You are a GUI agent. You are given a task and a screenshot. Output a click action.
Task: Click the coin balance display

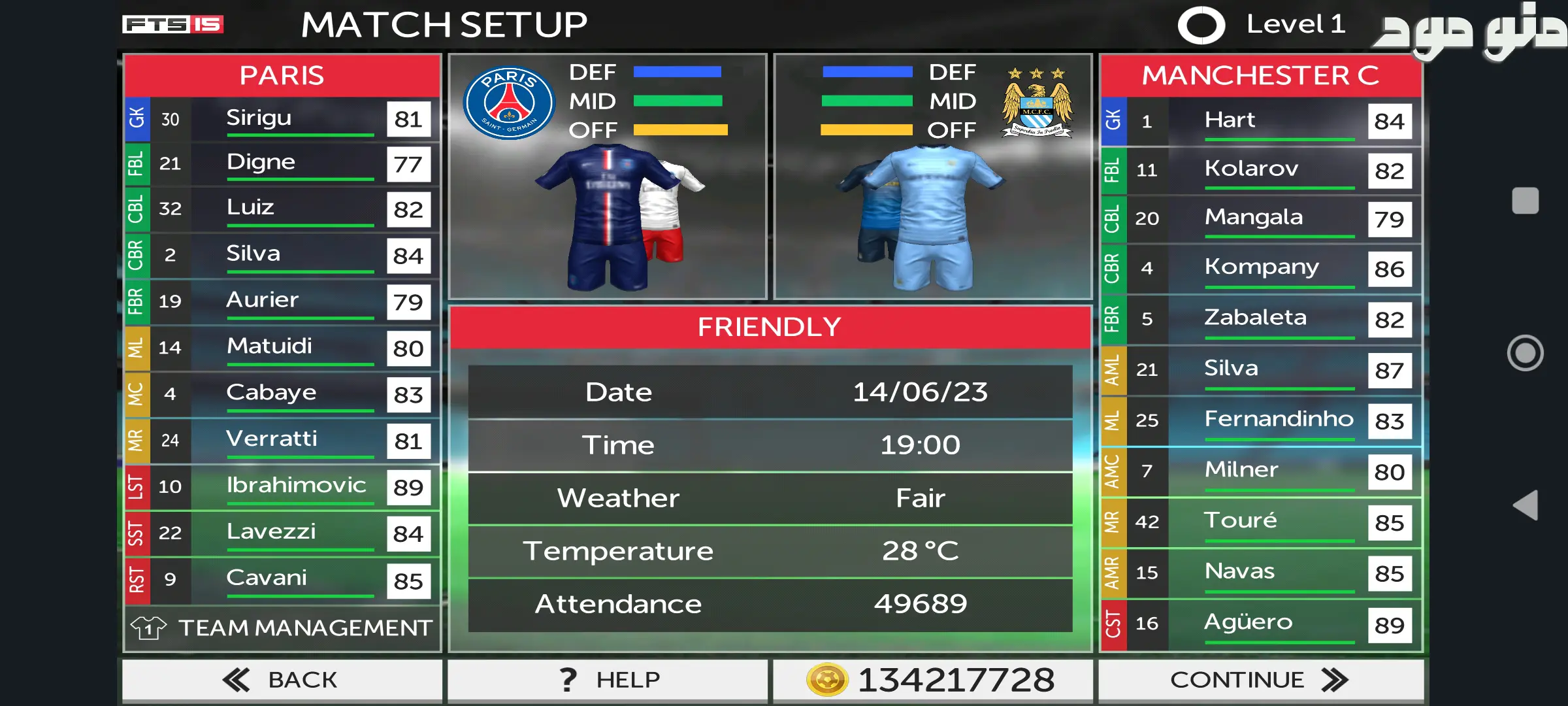(932, 680)
